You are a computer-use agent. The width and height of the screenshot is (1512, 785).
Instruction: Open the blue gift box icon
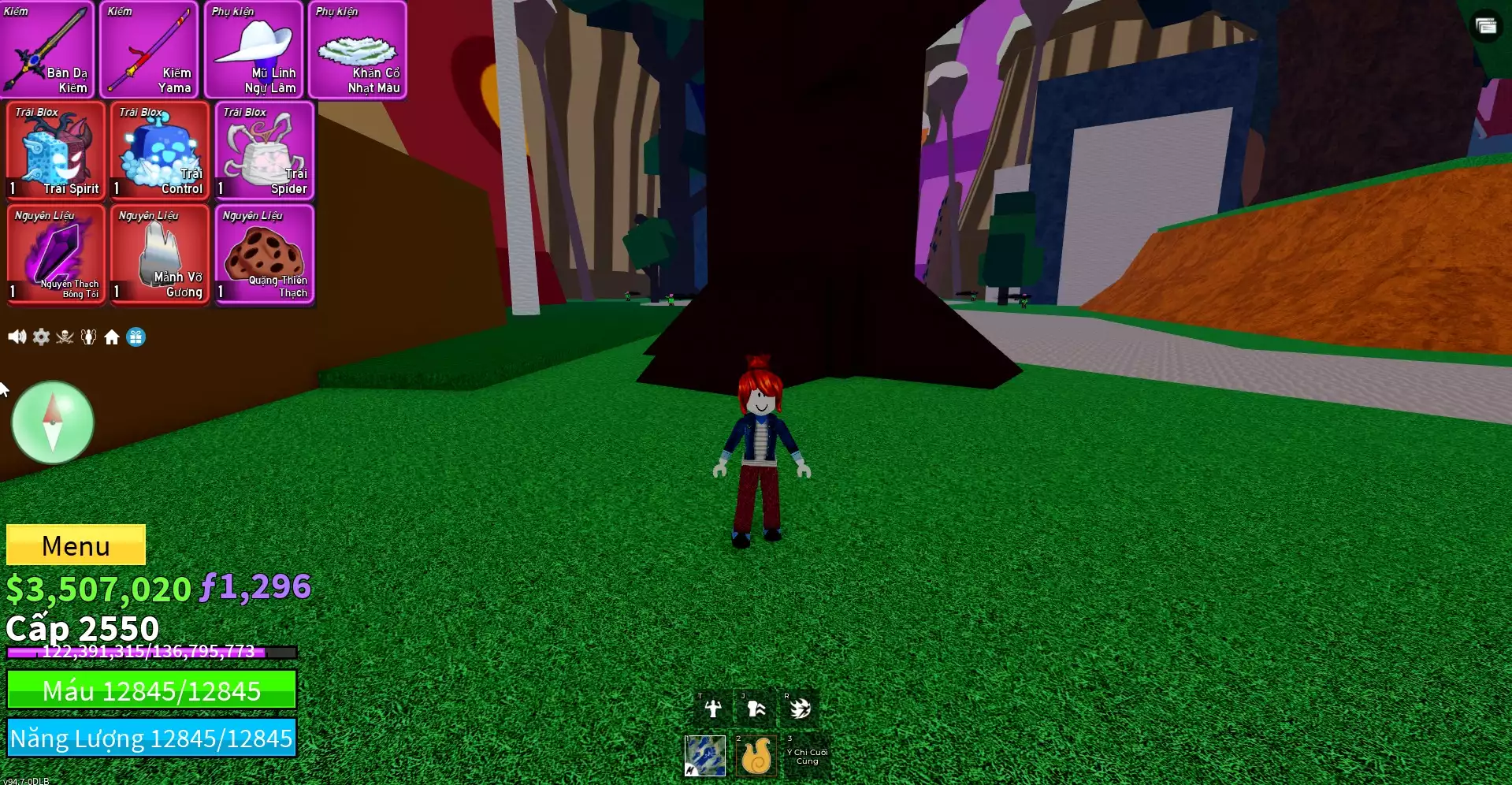click(x=136, y=337)
